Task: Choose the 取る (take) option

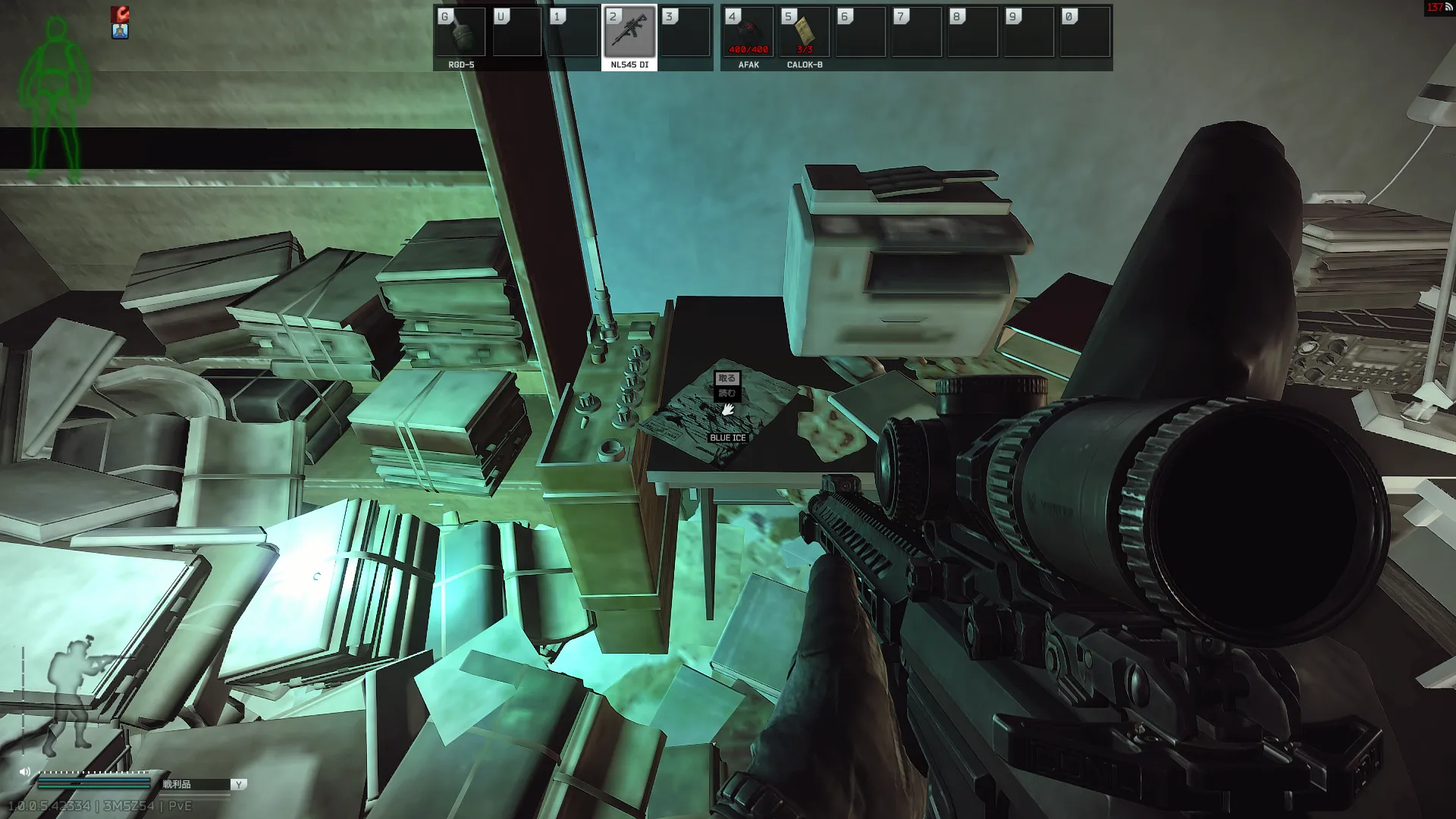Action: click(726, 378)
